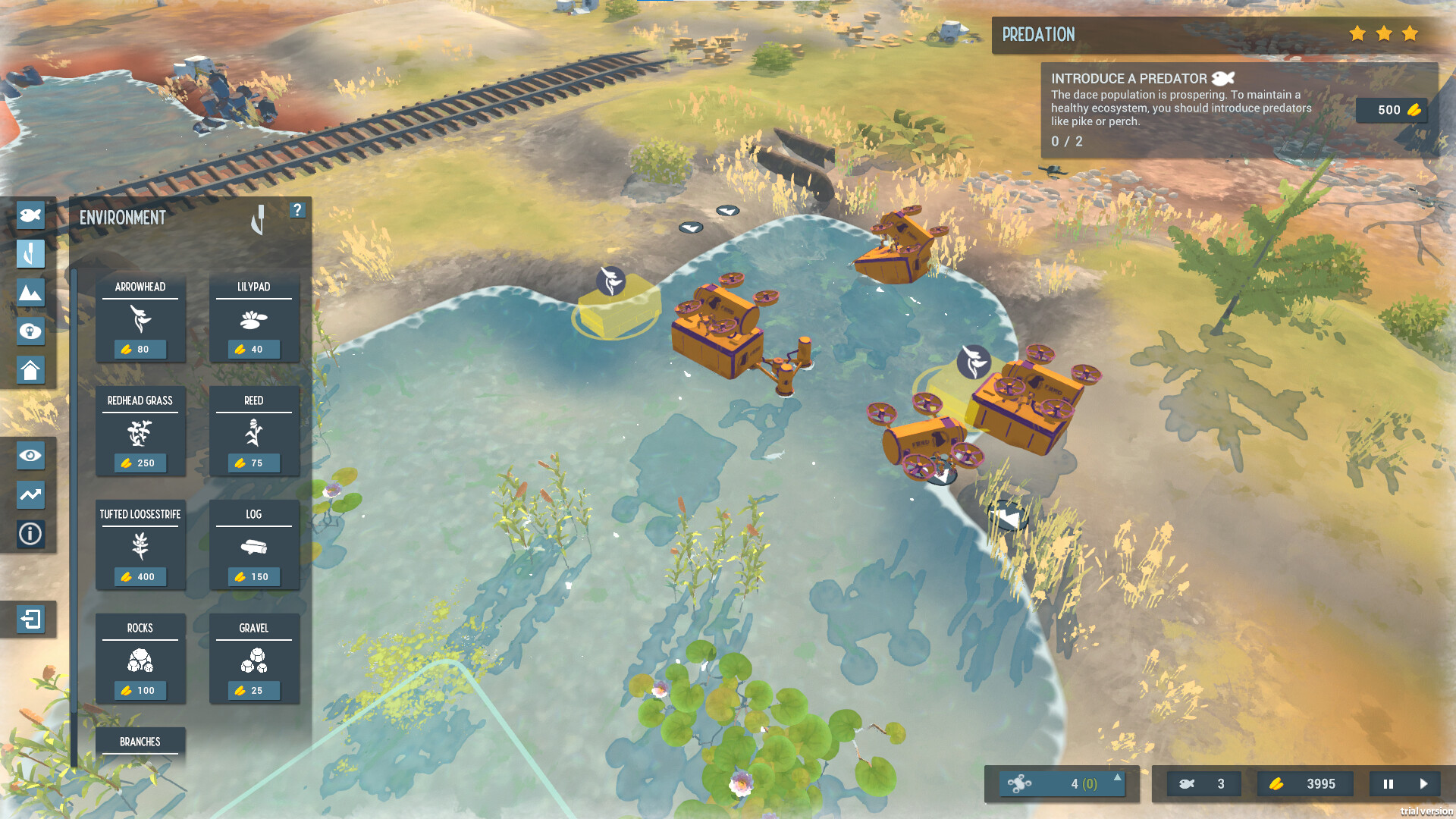Toggle the eye visibility icon
The height and width of the screenshot is (819, 1456).
(x=30, y=456)
